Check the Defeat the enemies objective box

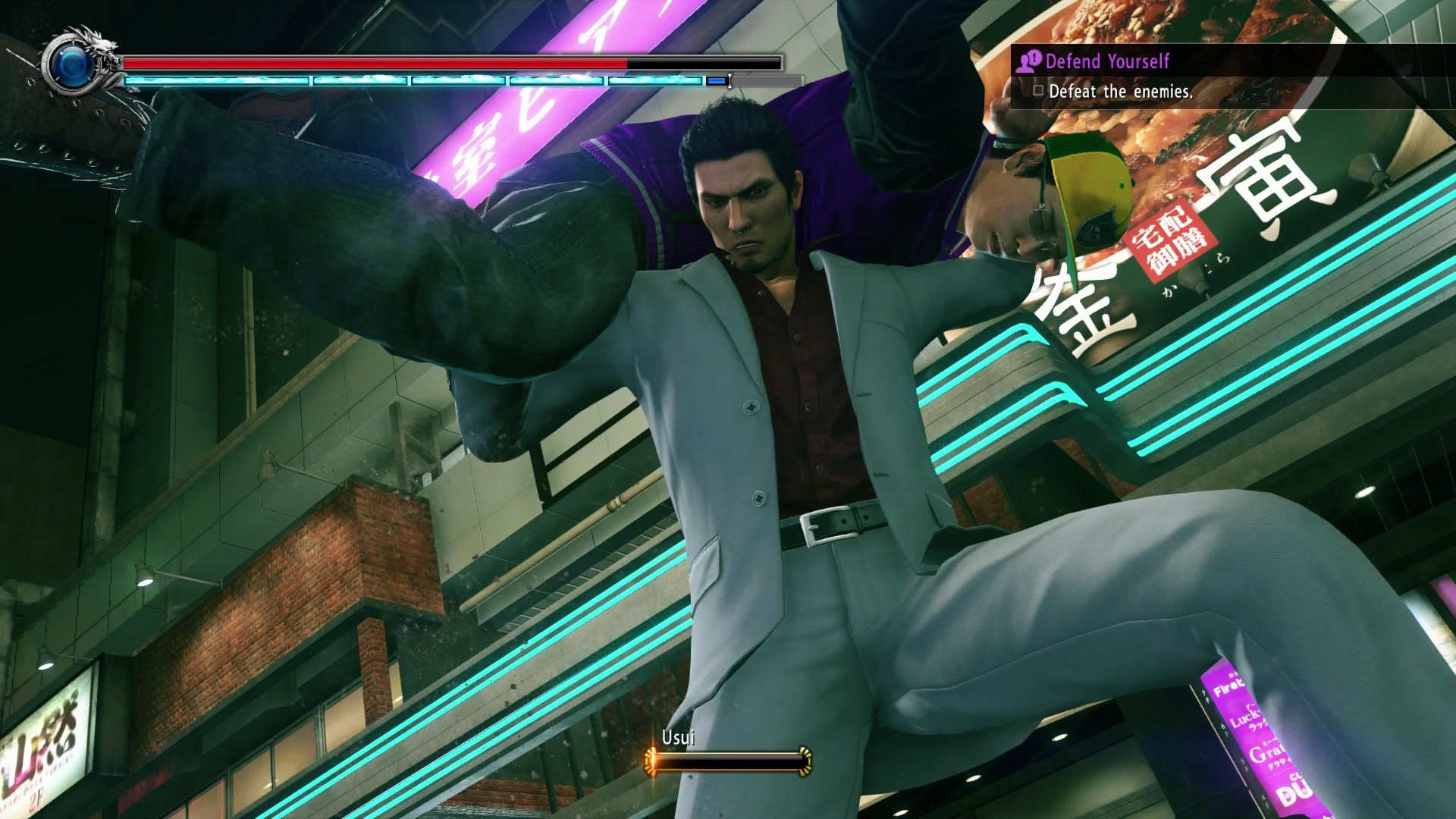1040,92
